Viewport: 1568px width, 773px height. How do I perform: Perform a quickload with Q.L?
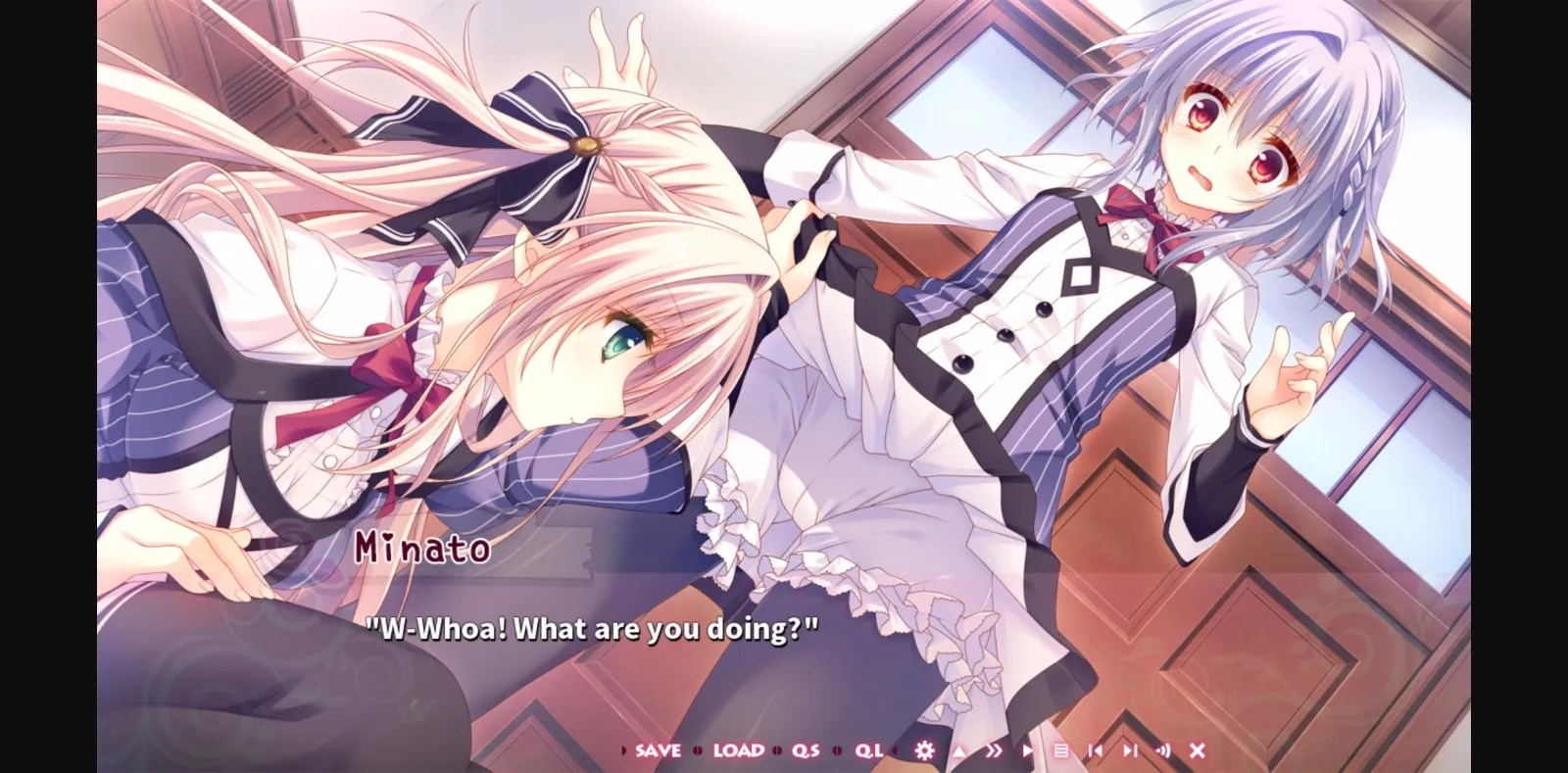coord(866,750)
